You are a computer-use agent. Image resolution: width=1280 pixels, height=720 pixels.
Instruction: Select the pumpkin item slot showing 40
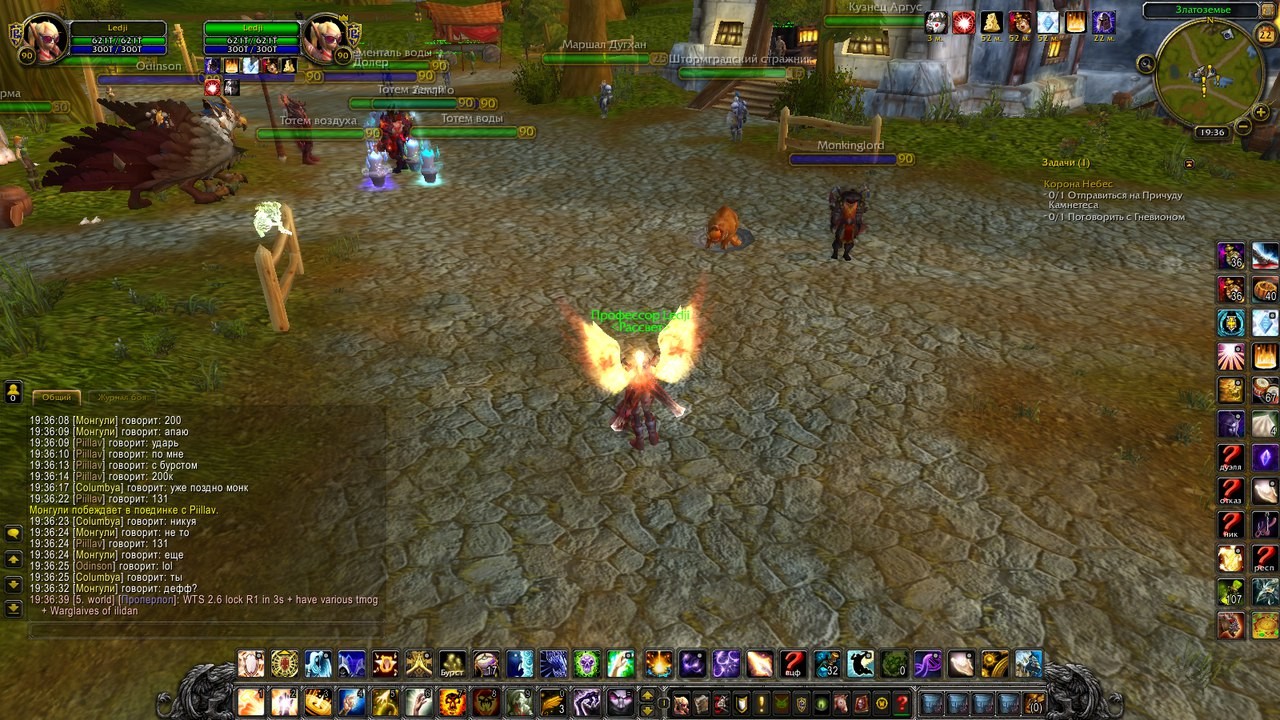pyautogui.click(x=1265, y=290)
